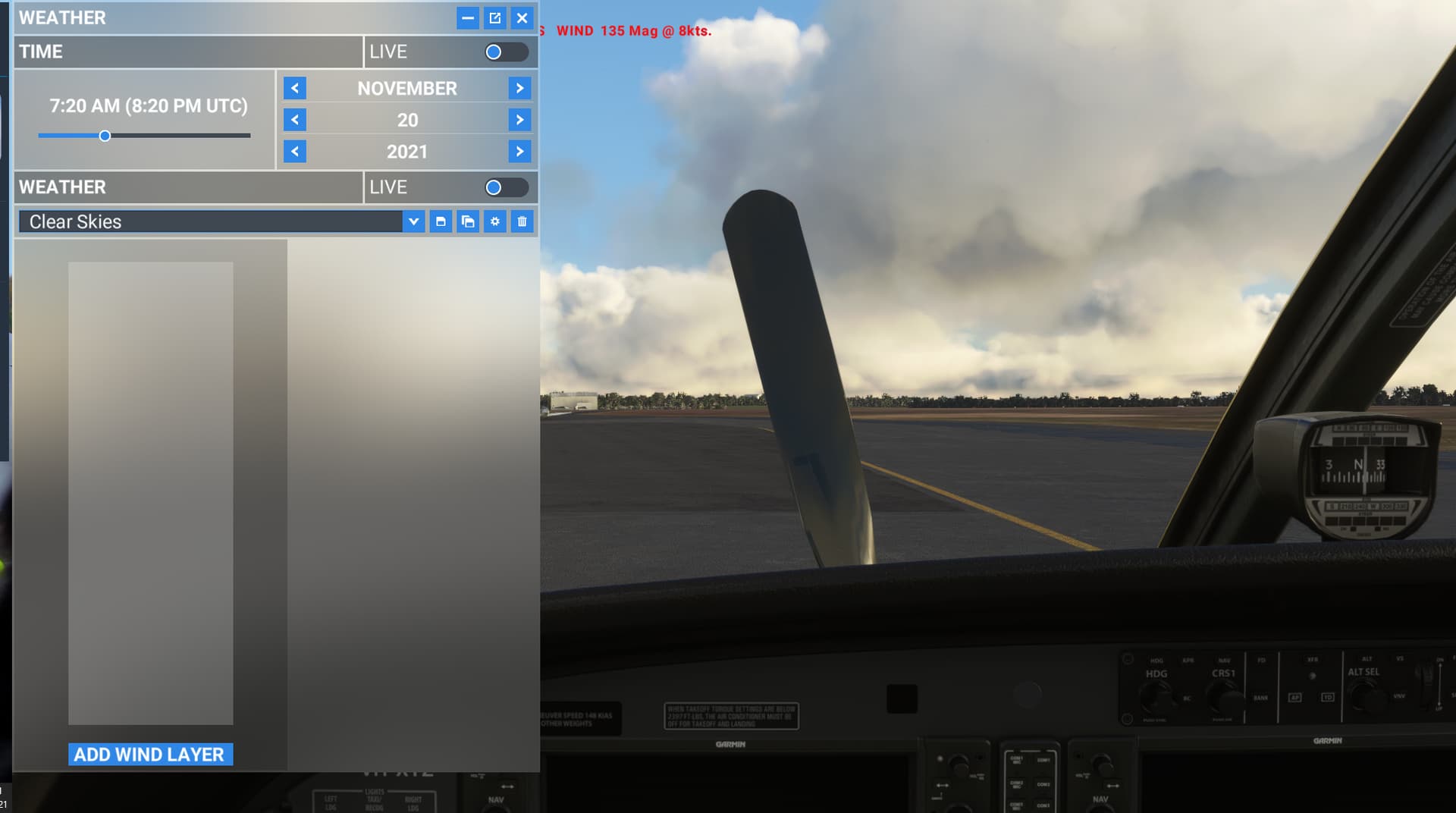Open the weather preset settings gear
The image size is (1456, 813).
point(495,221)
